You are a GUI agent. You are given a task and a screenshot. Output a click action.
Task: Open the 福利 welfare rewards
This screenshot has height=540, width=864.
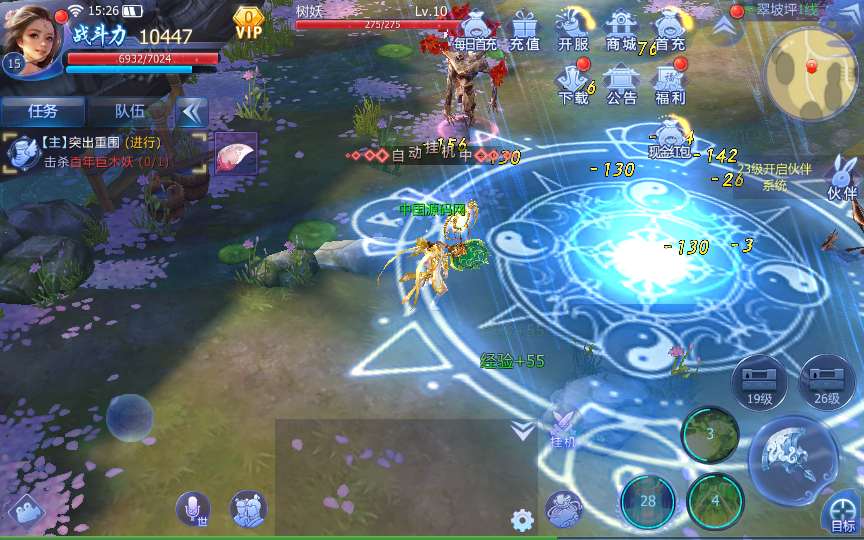tap(670, 84)
